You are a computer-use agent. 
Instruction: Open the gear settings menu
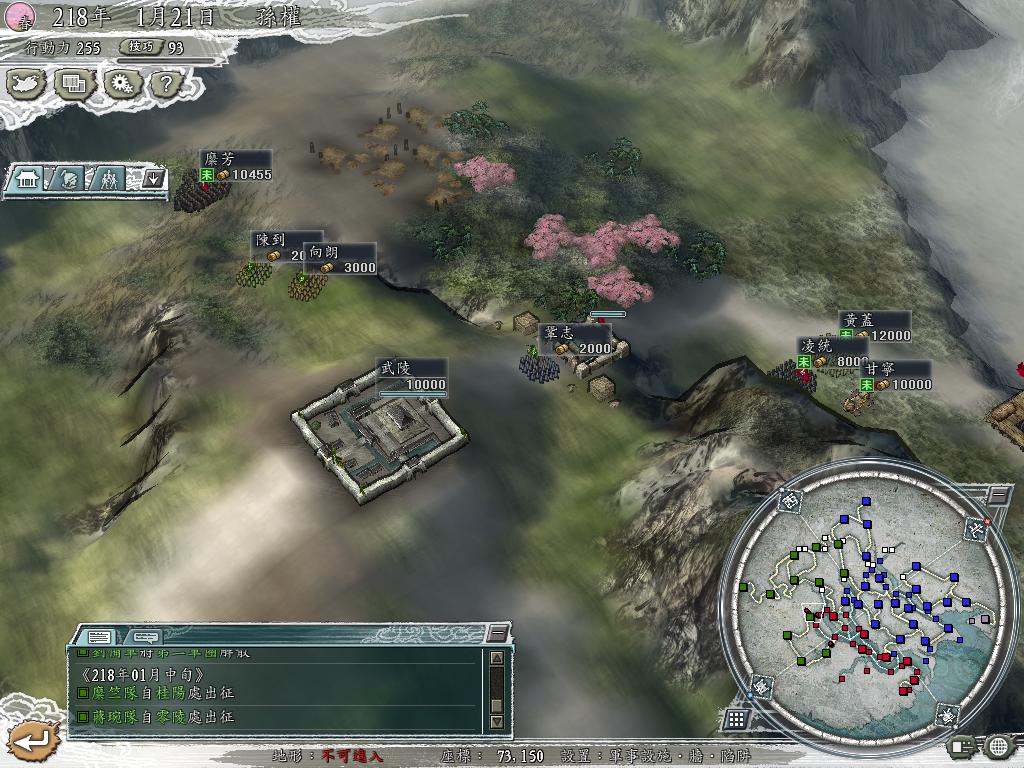tap(122, 84)
